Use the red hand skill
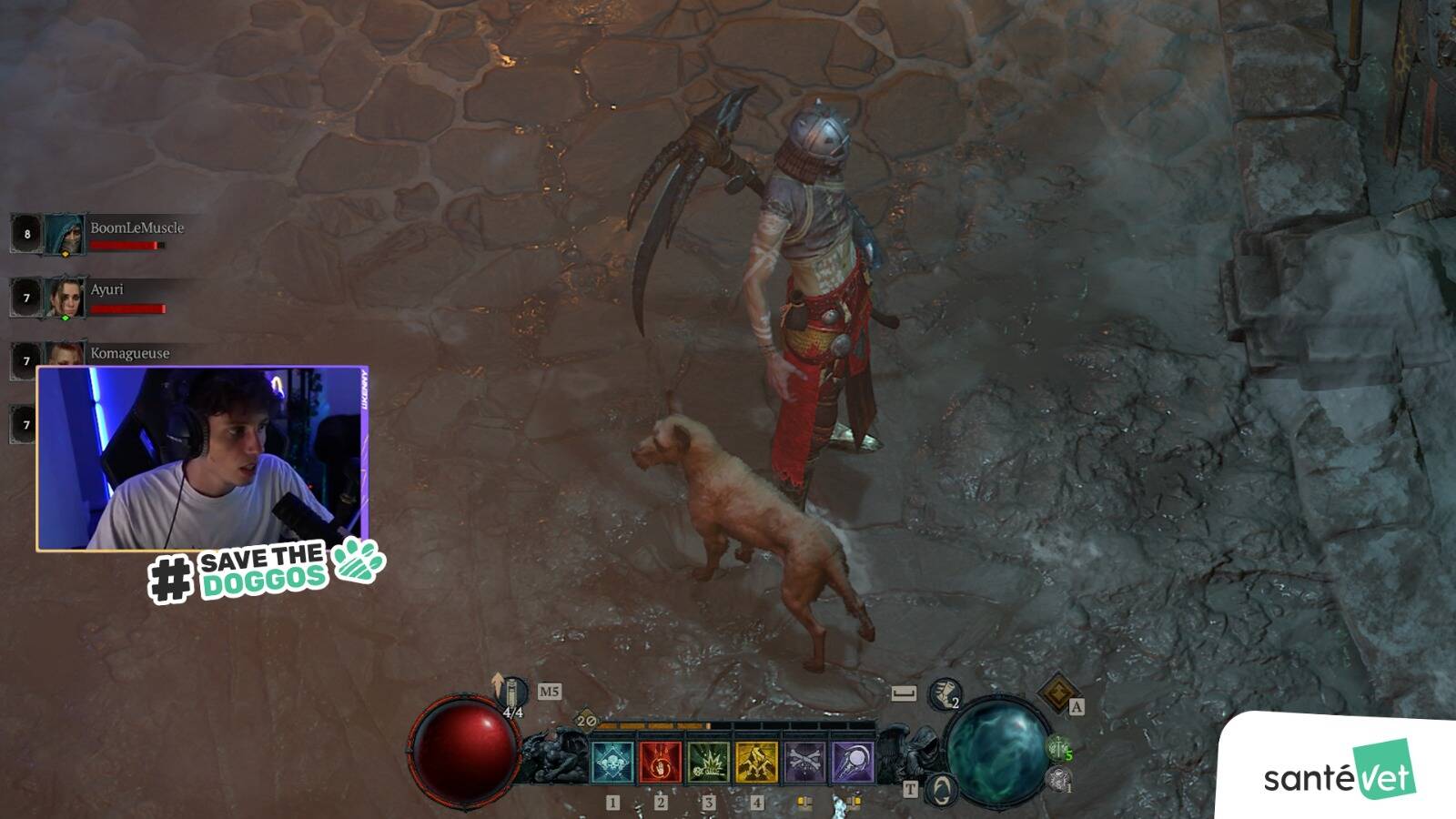The width and height of the screenshot is (1456, 819). tap(661, 763)
